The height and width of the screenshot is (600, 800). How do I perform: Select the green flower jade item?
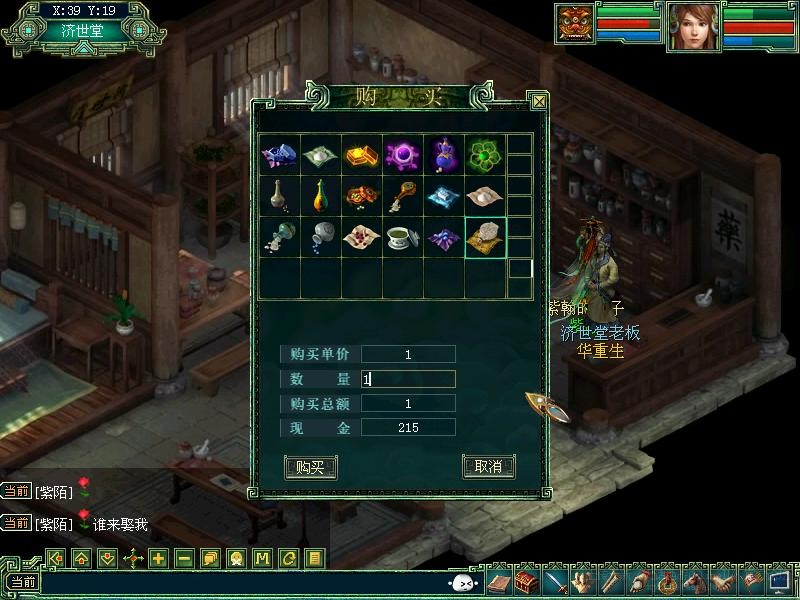[x=485, y=154]
